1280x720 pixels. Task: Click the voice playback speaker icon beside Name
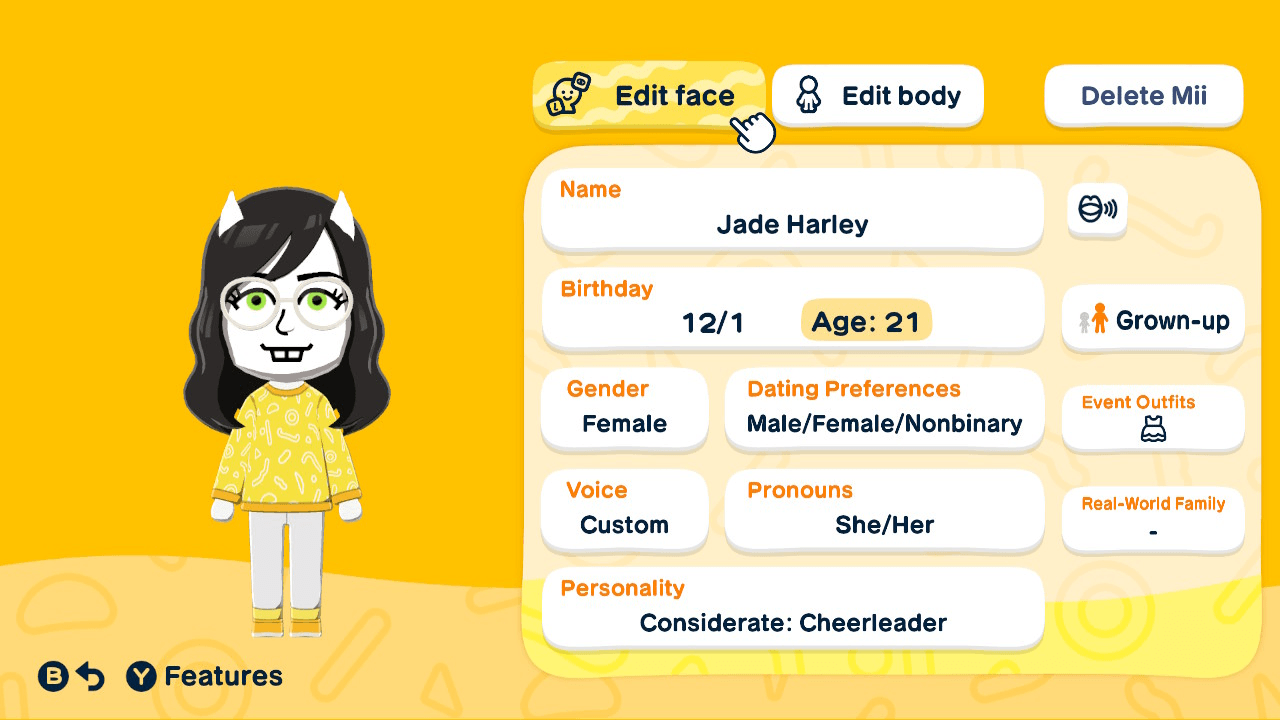click(x=1097, y=211)
